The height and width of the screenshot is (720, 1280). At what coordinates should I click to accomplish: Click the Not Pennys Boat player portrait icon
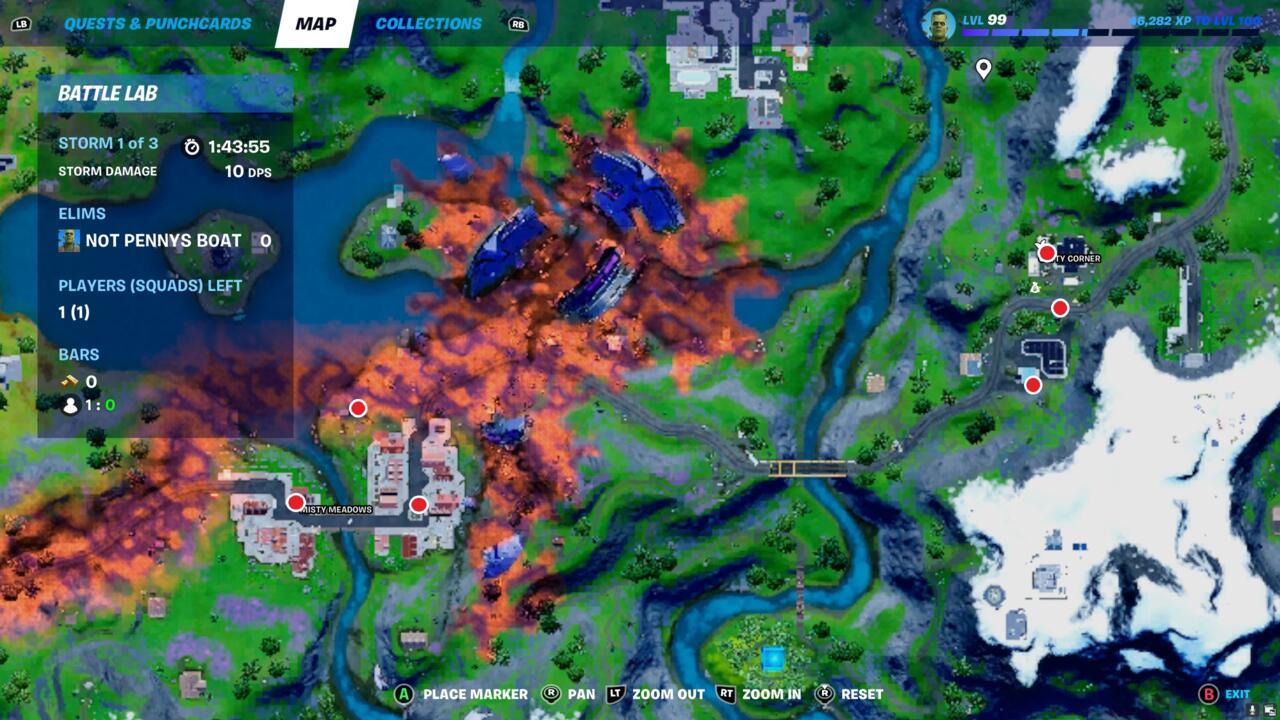point(68,240)
